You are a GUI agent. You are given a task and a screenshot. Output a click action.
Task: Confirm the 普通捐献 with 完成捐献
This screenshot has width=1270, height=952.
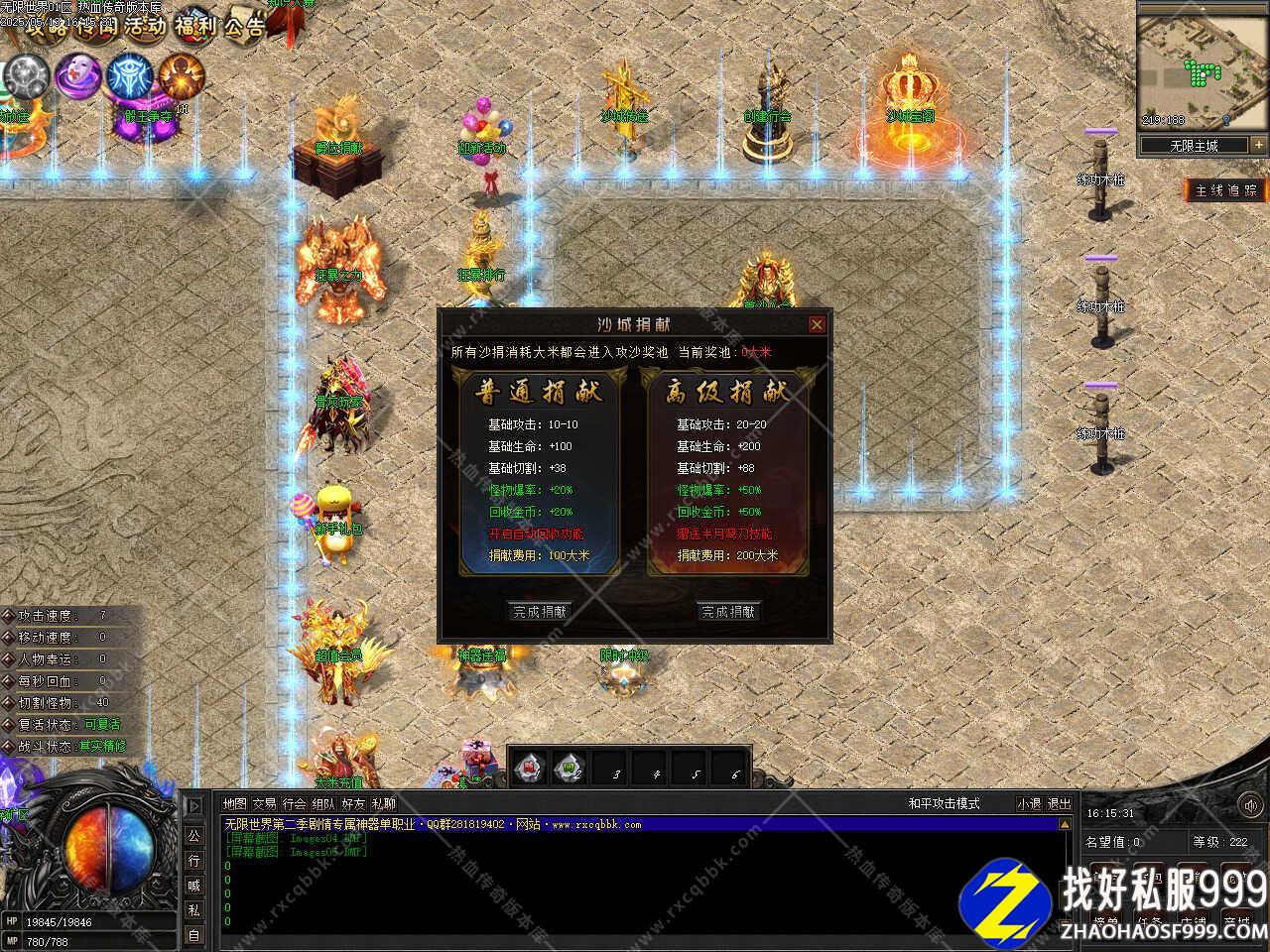tap(540, 612)
